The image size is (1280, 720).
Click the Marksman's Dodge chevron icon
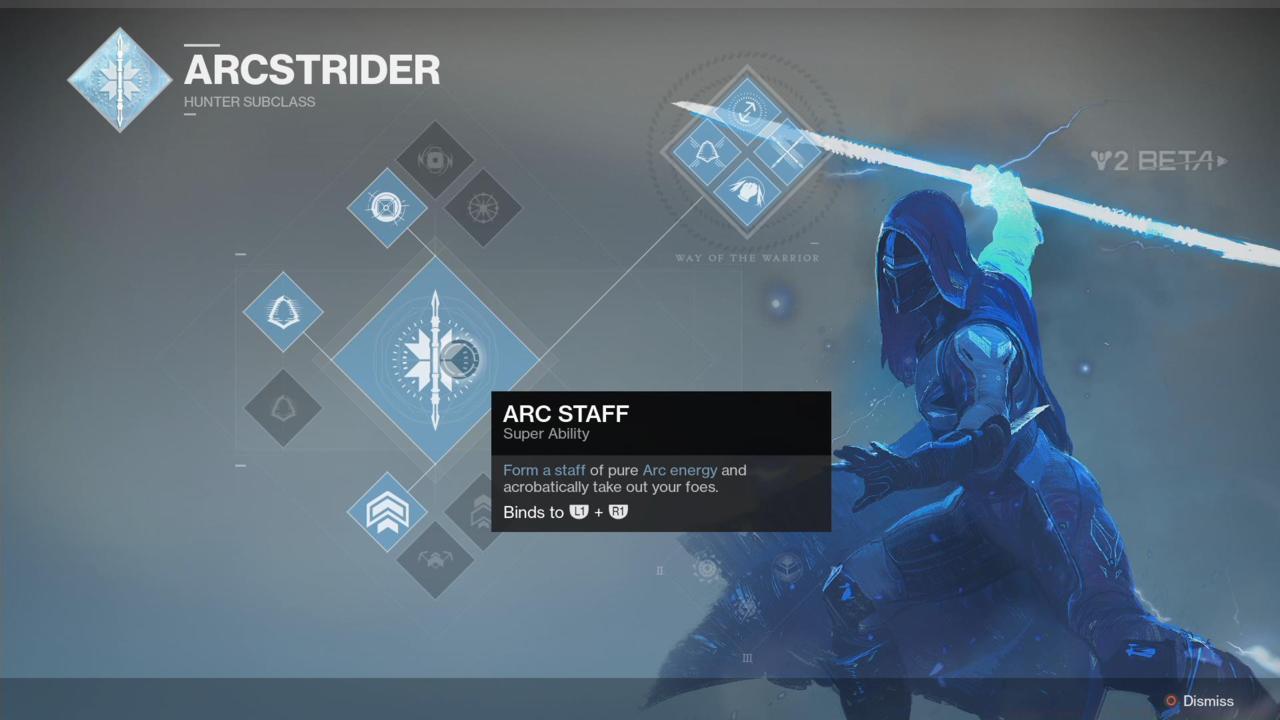pyautogui.click(x=387, y=512)
